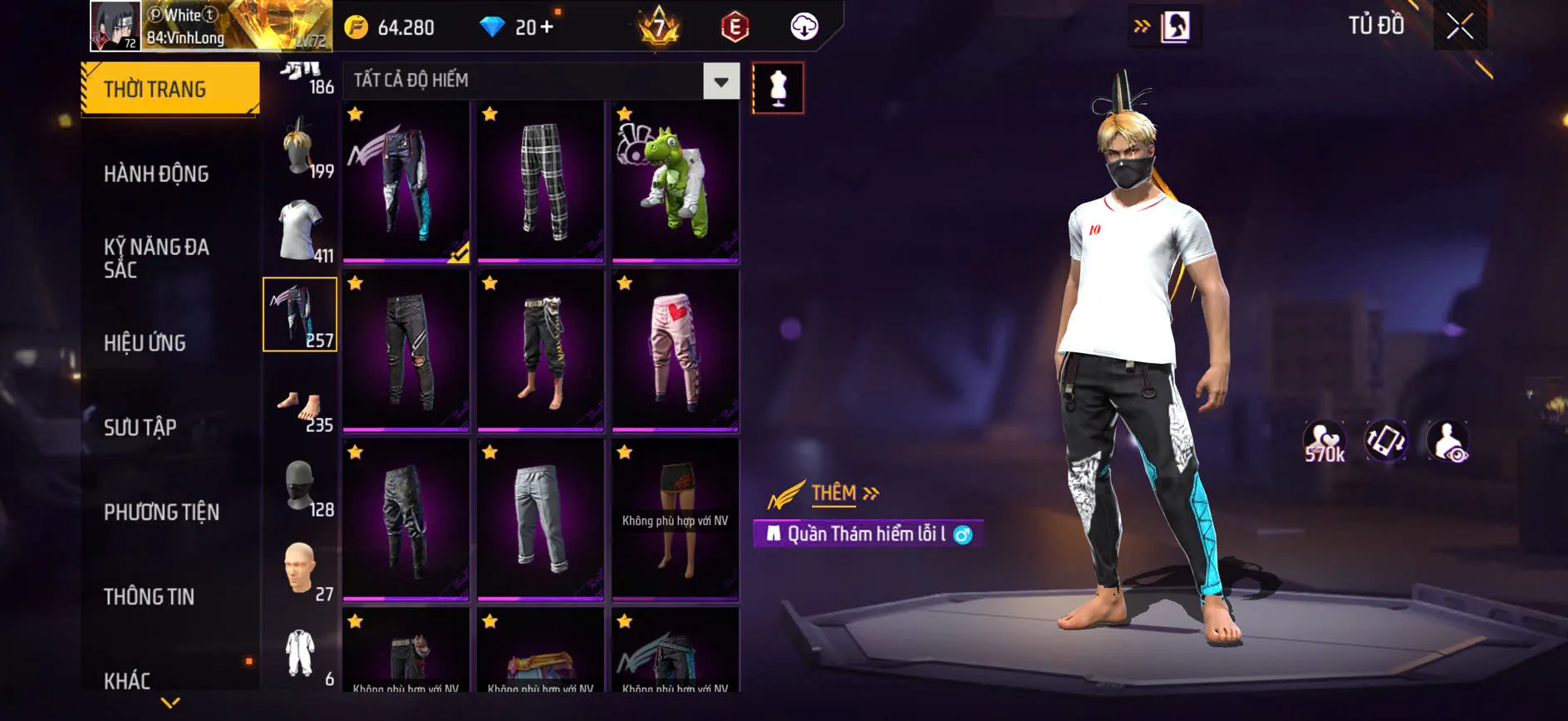Viewport: 1568px width, 721px height.
Task: Close the wardrobe screen
Action: coord(1460,27)
